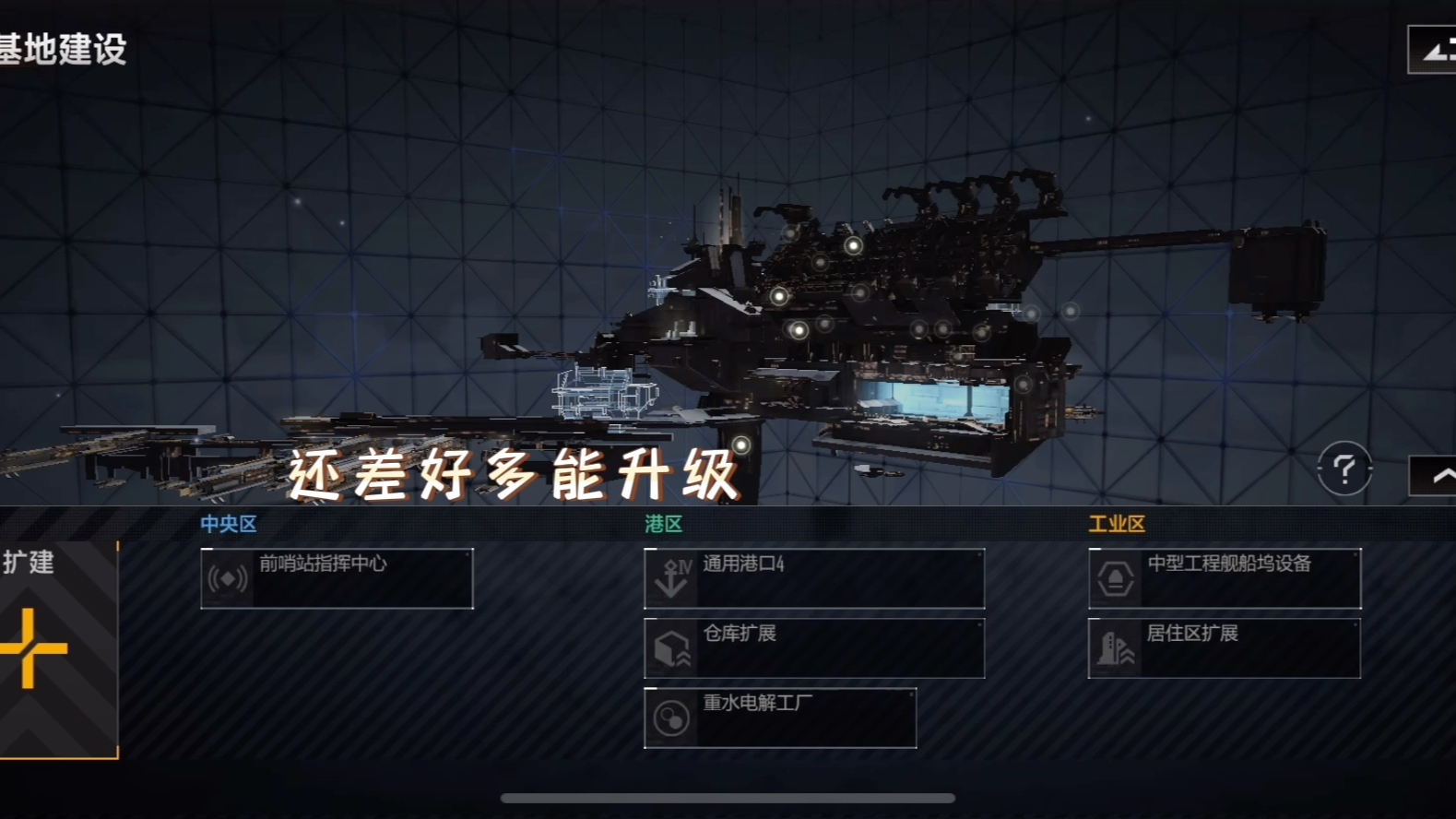Select the dock equipment hexagon icon
The width and height of the screenshot is (1456, 819).
click(1116, 577)
